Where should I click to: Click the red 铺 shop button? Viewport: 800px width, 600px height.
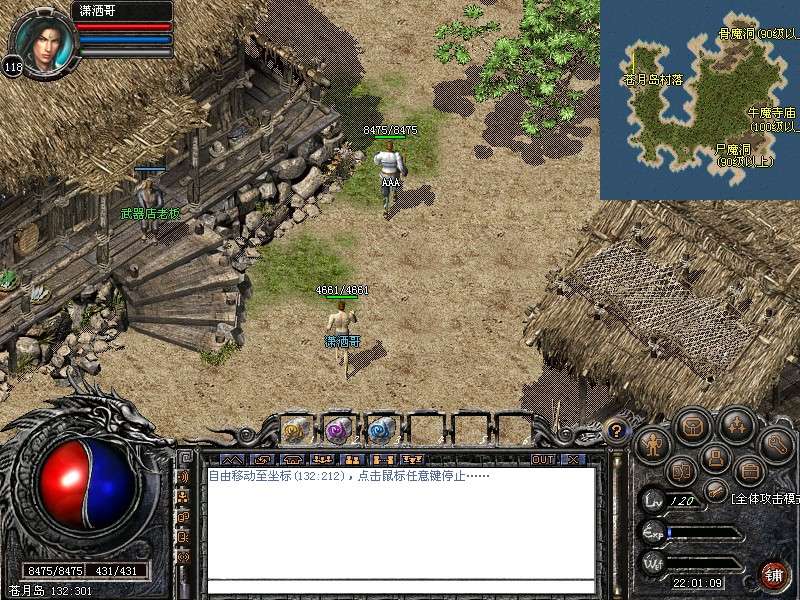click(x=774, y=575)
